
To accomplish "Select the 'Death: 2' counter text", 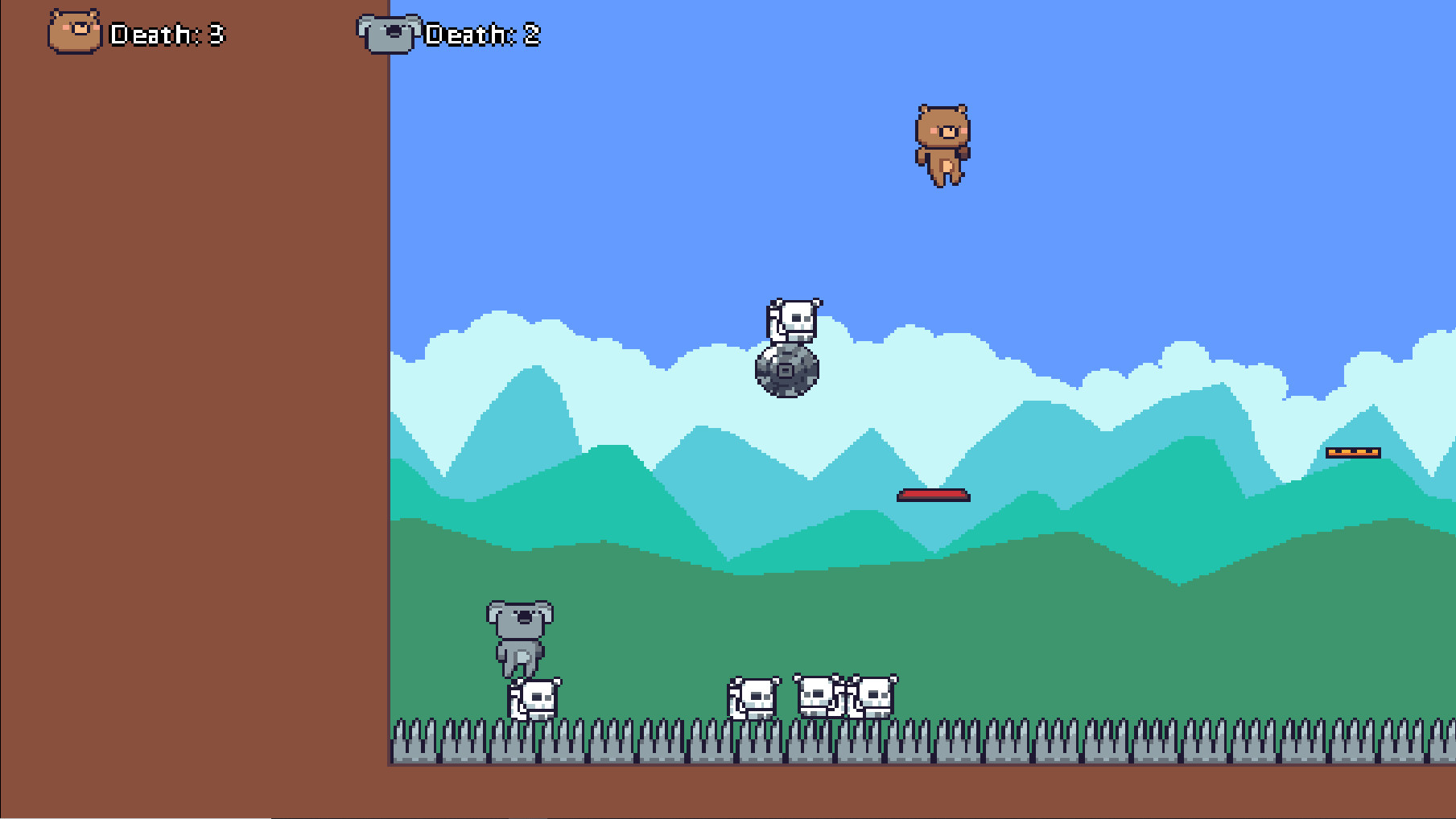I will [x=482, y=34].
